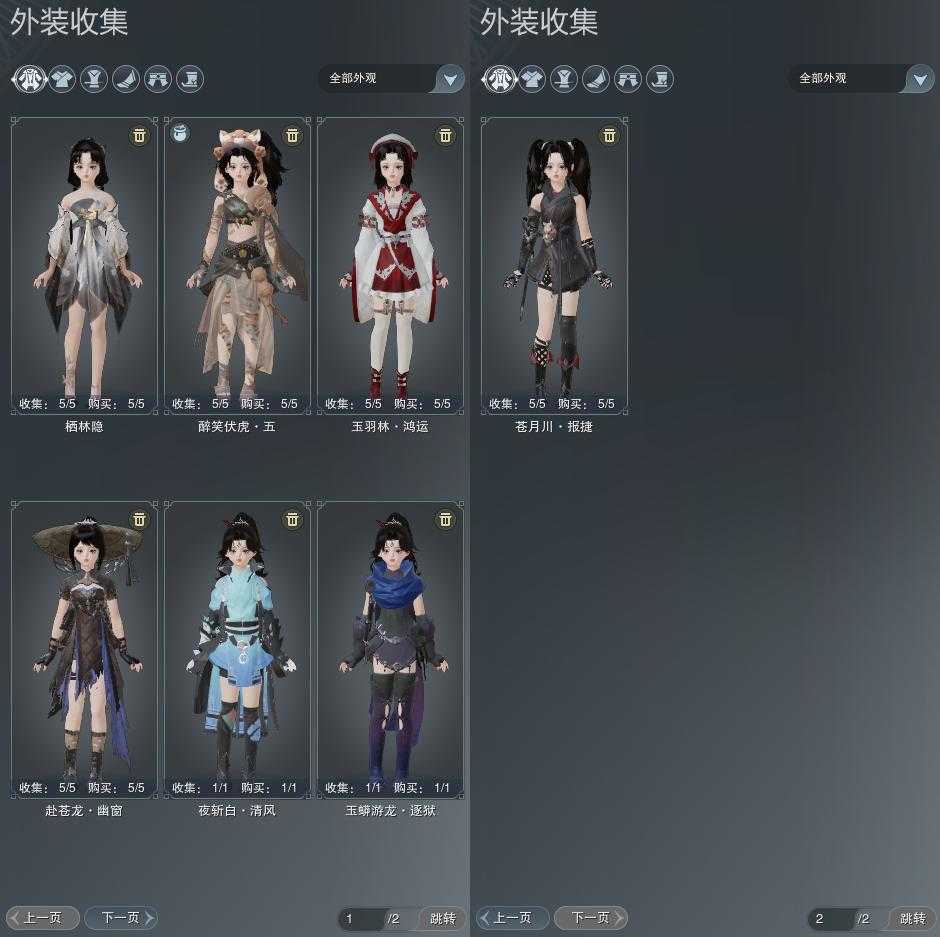
Task: Choose the 夜斩白·清风 outfit card
Action: (x=238, y=650)
